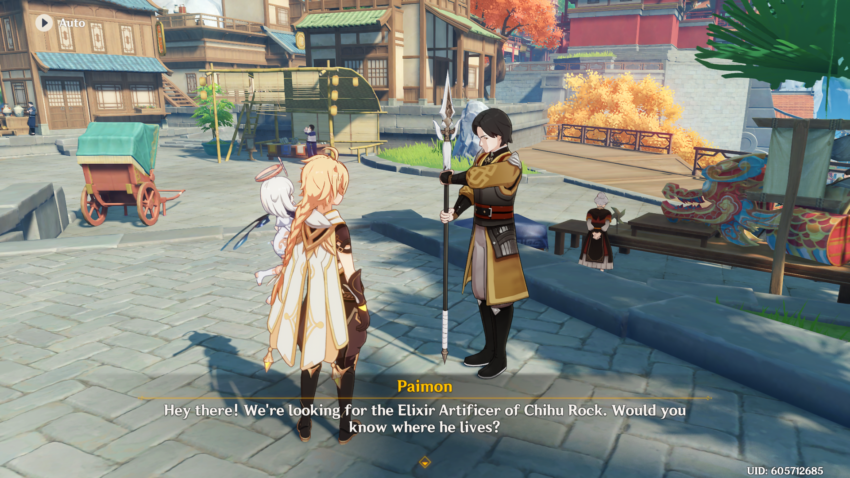Viewport: 850px width, 478px height.
Task: Advance dialogue with the diamond continue indicator
Action: pyautogui.click(x=425, y=462)
